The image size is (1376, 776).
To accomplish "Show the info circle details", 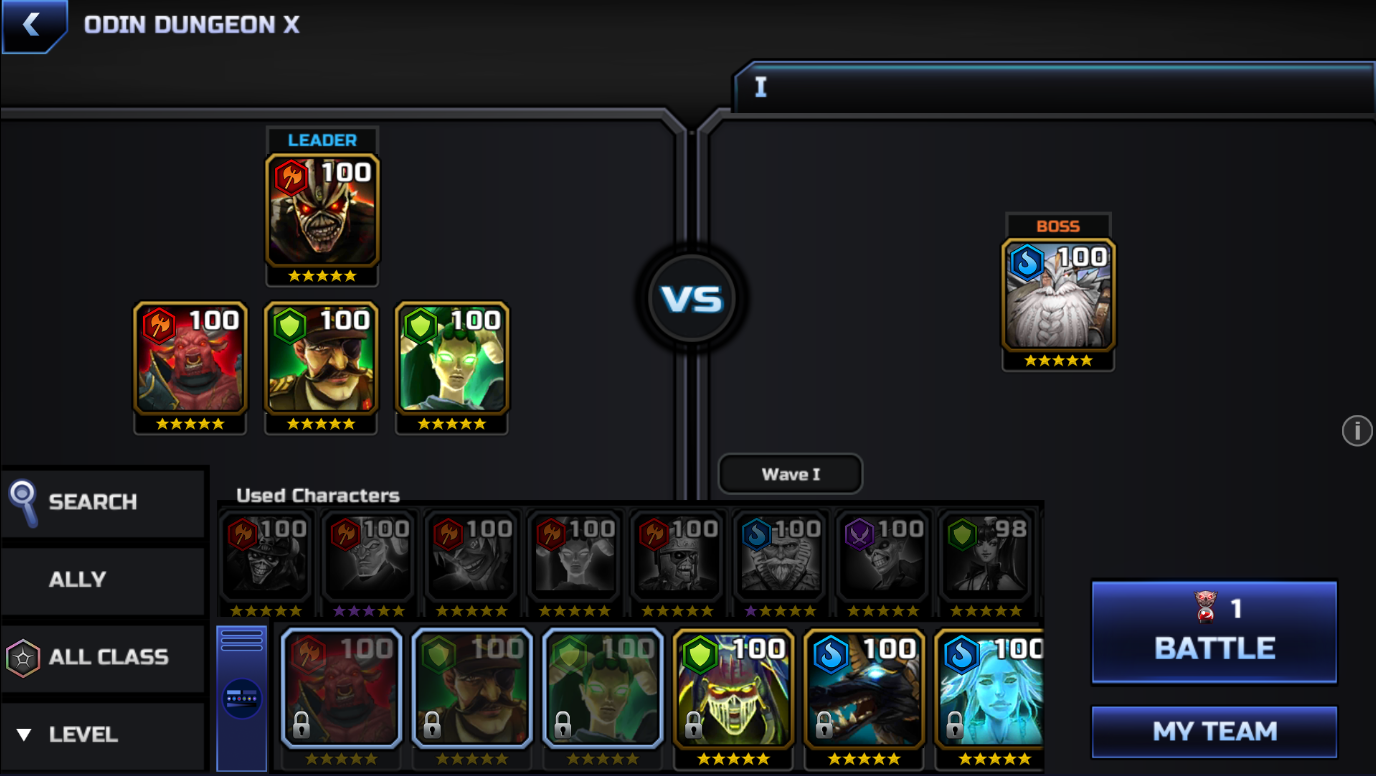I will [1356, 431].
